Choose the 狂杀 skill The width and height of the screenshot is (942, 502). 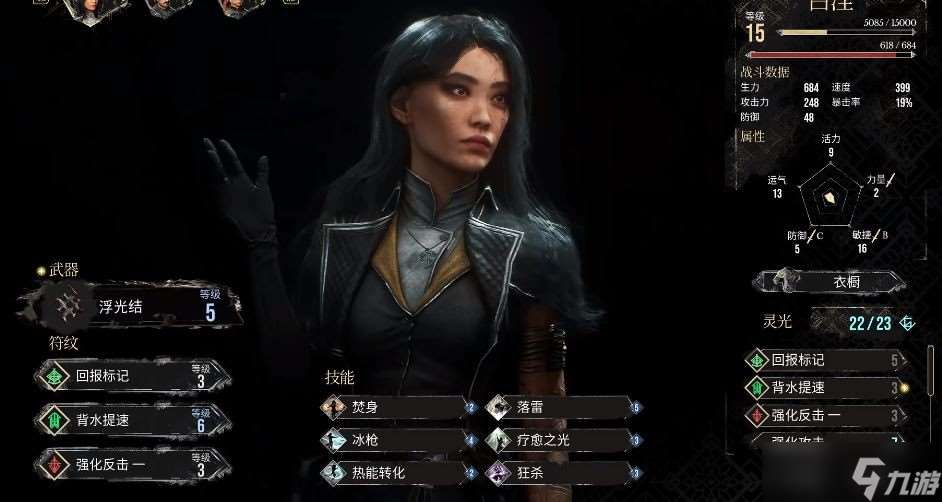(x=562, y=471)
